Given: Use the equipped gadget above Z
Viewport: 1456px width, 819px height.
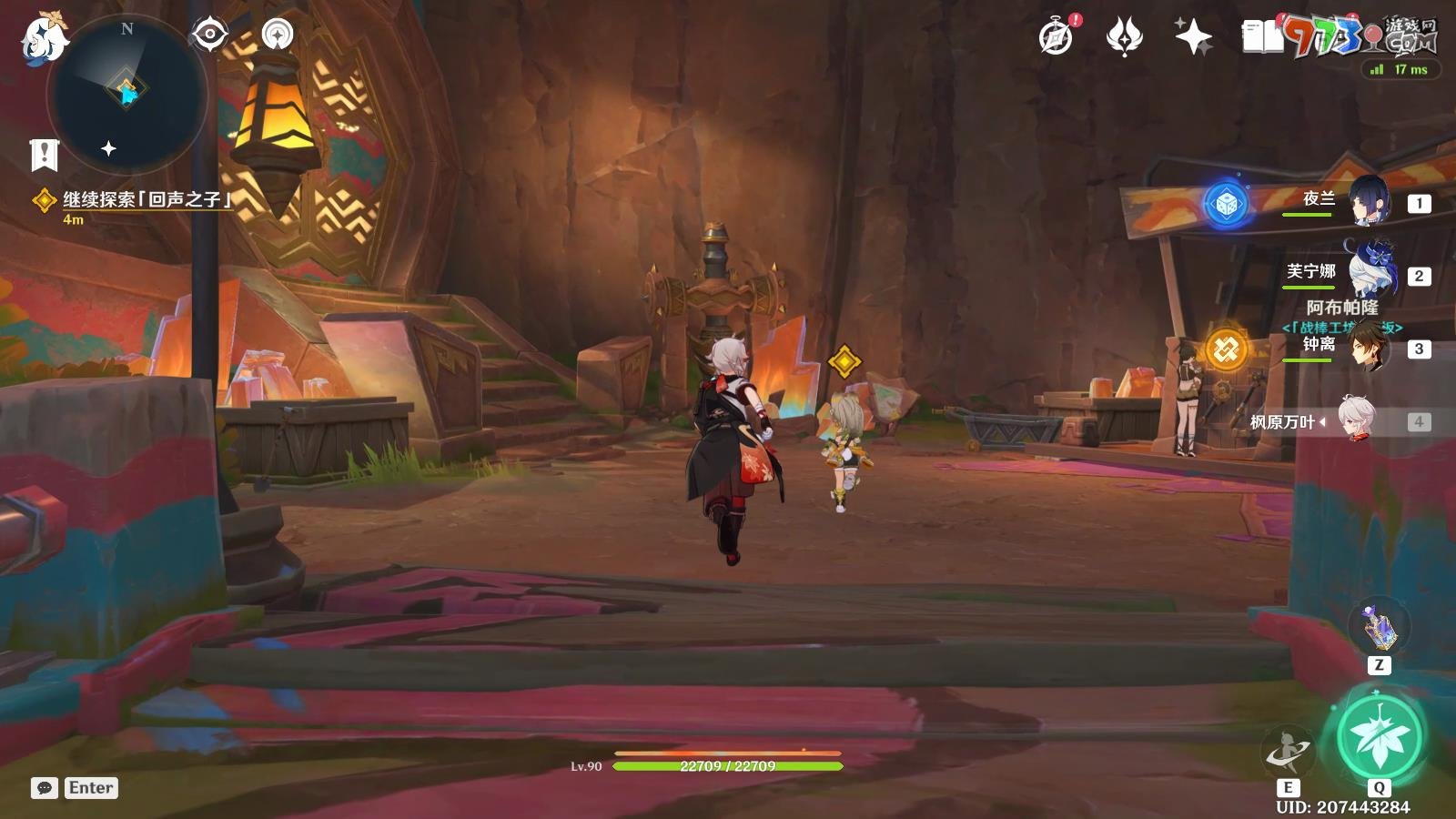Looking at the screenshot, I should [1379, 627].
